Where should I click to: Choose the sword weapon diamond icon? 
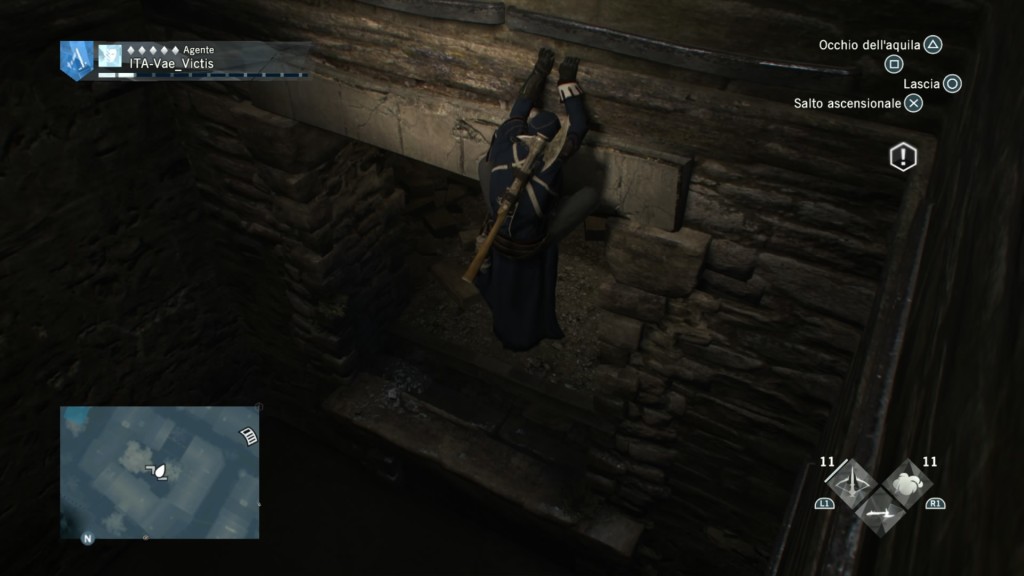880,512
